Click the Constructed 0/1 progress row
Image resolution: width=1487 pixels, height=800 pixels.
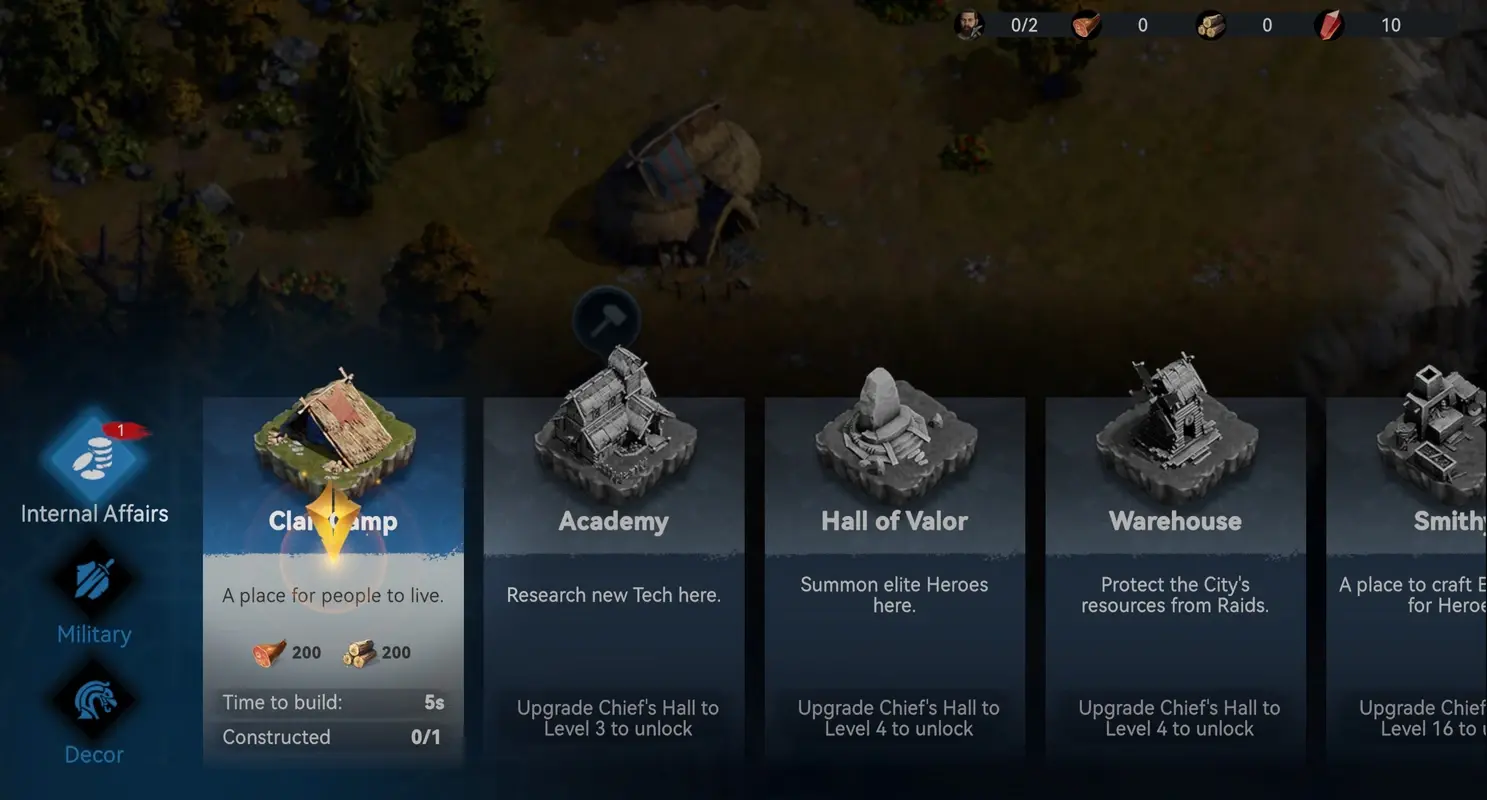tap(333, 737)
